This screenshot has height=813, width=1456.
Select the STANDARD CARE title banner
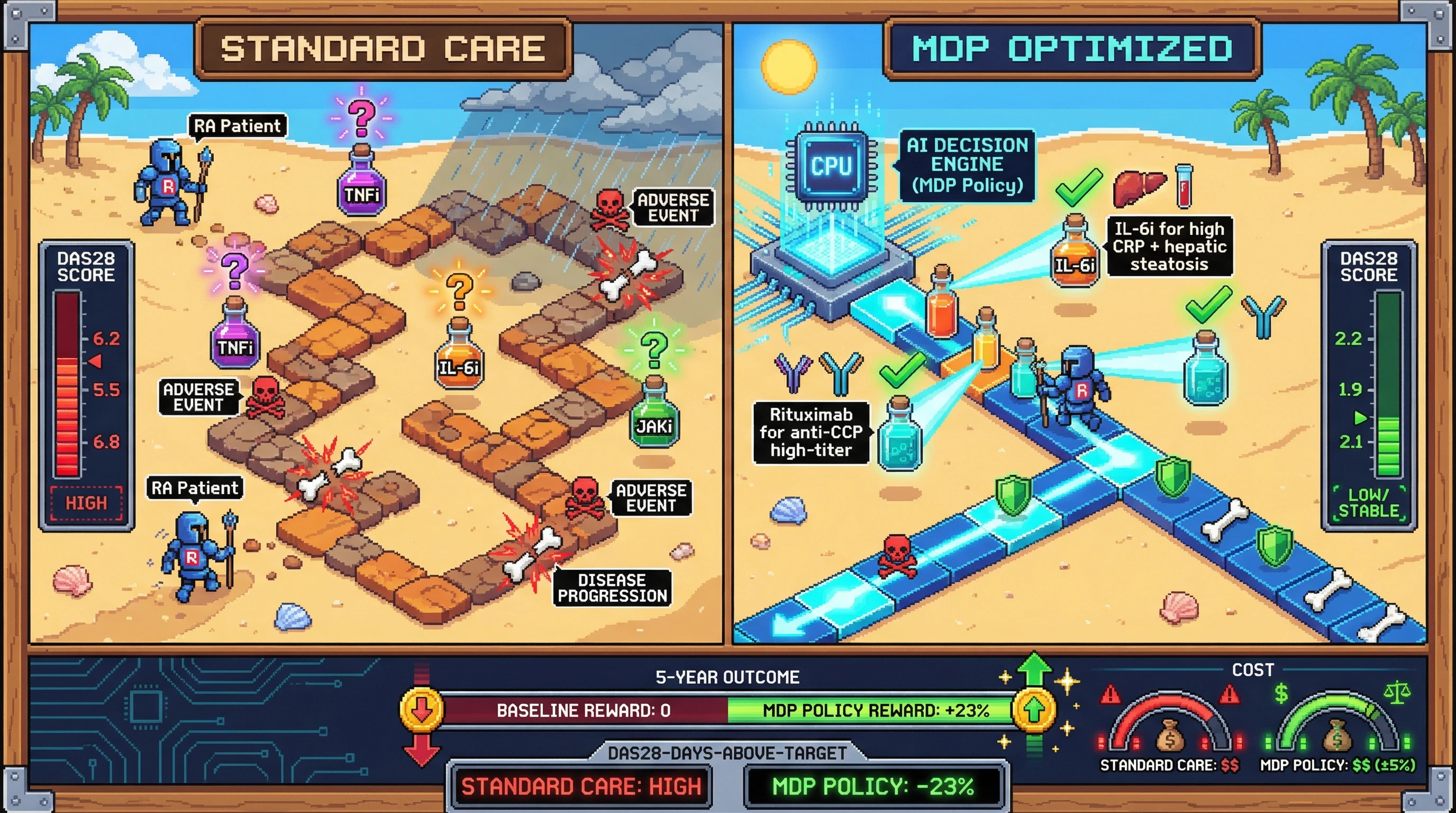coord(383,49)
